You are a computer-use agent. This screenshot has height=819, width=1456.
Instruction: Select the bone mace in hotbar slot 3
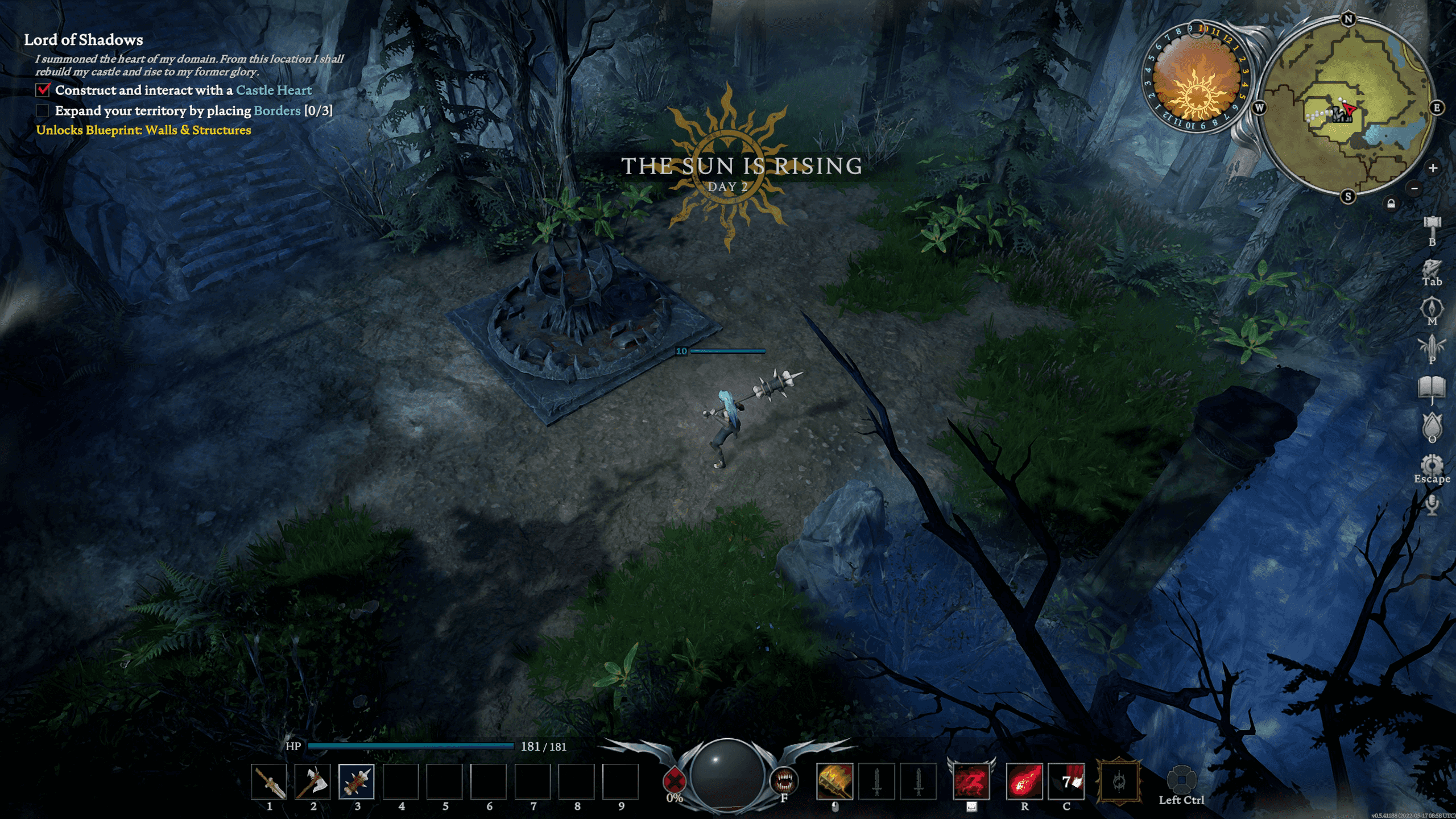tap(357, 782)
